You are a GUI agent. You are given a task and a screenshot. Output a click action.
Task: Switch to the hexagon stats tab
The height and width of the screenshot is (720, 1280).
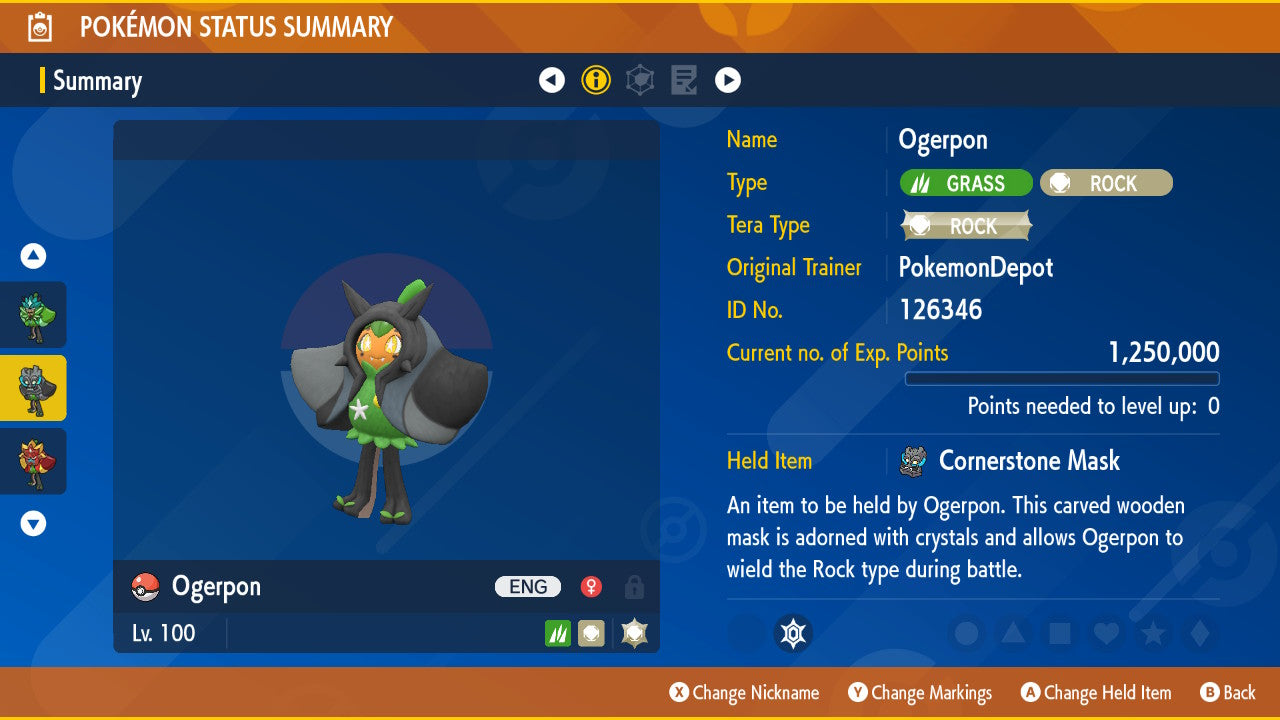pyautogui.click(x=640, y=80)
